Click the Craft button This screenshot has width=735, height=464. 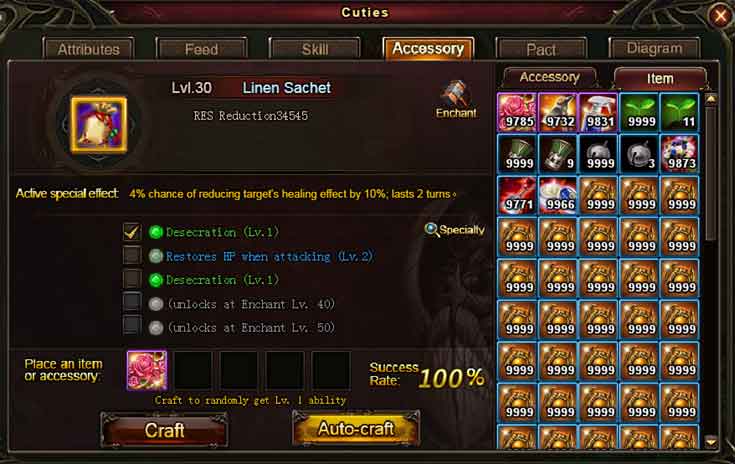click(x=164, y=429)
